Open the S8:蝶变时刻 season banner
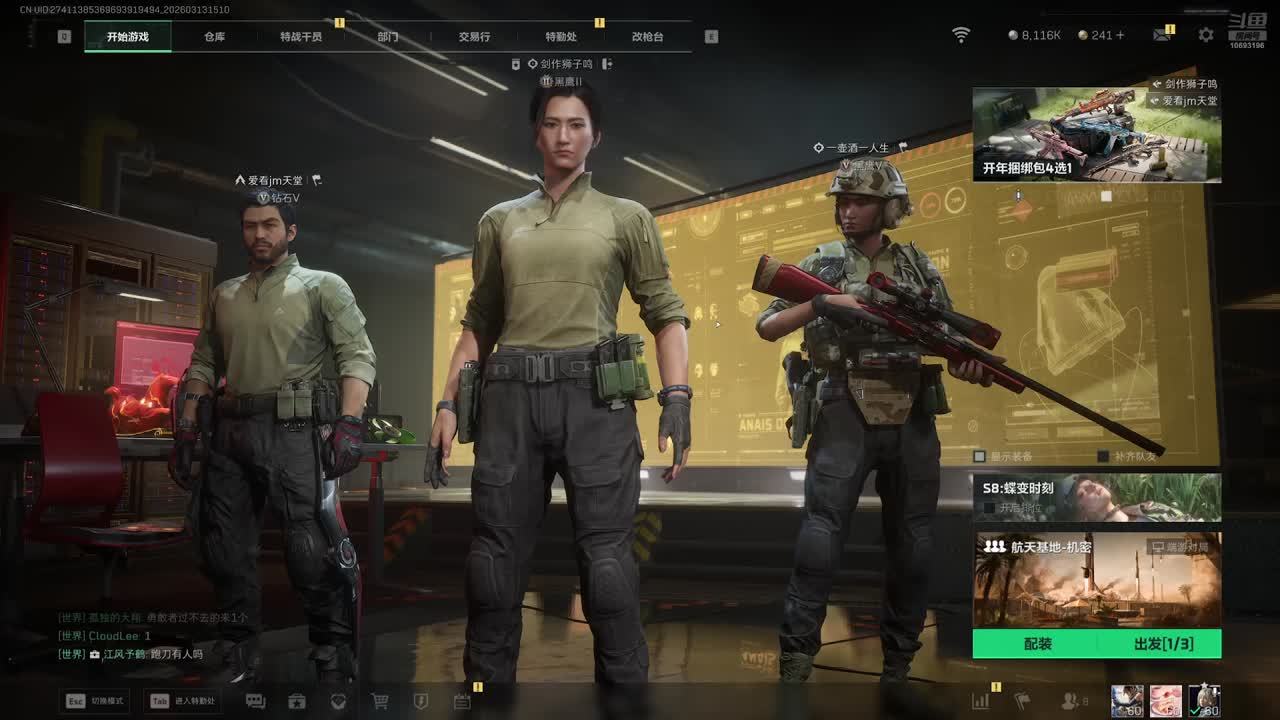This screenshot has height=720, width=1280. (1097, 497)
